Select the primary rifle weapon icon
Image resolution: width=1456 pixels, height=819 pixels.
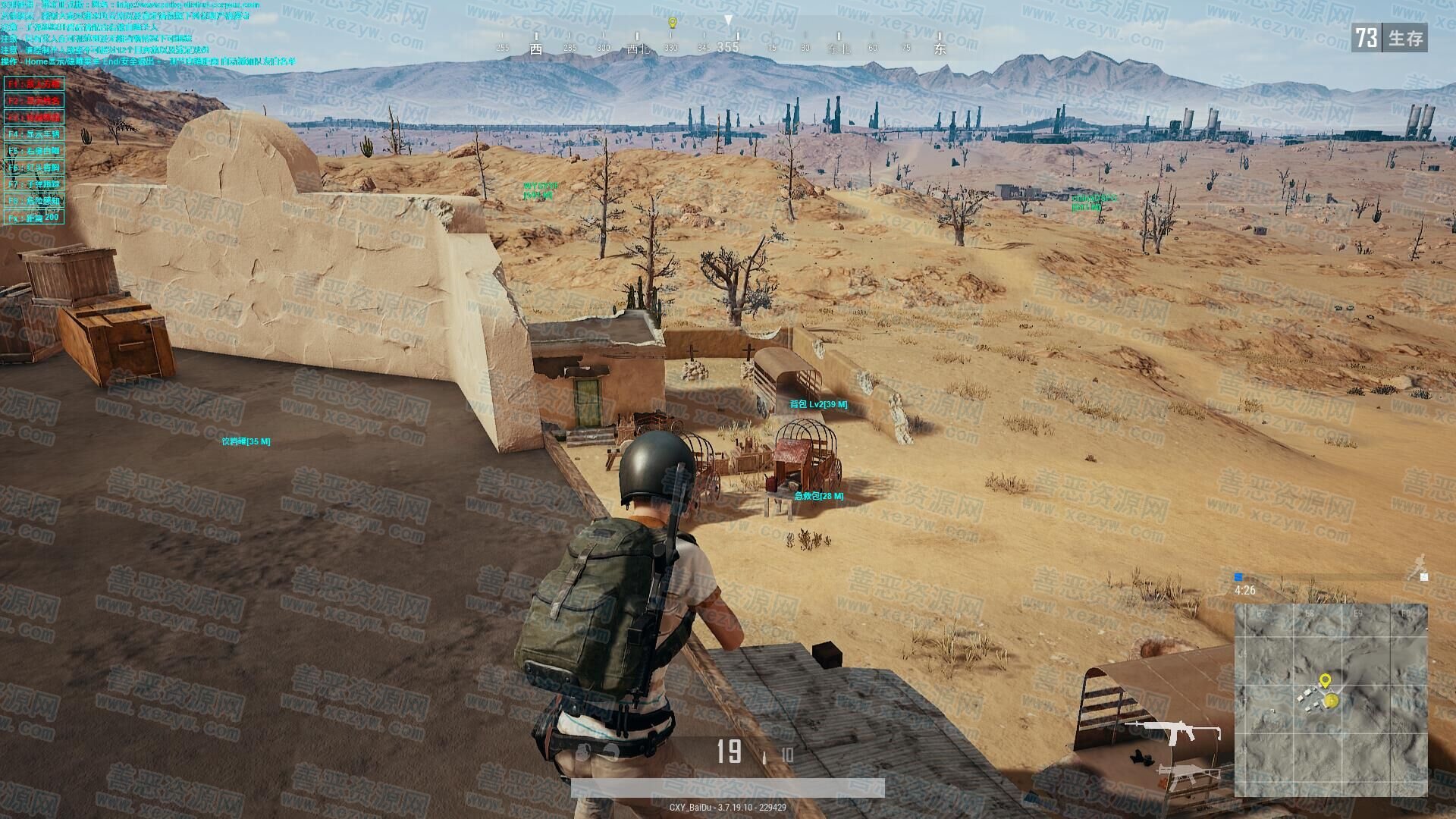pyautogui.click(x=1172, y=732)
